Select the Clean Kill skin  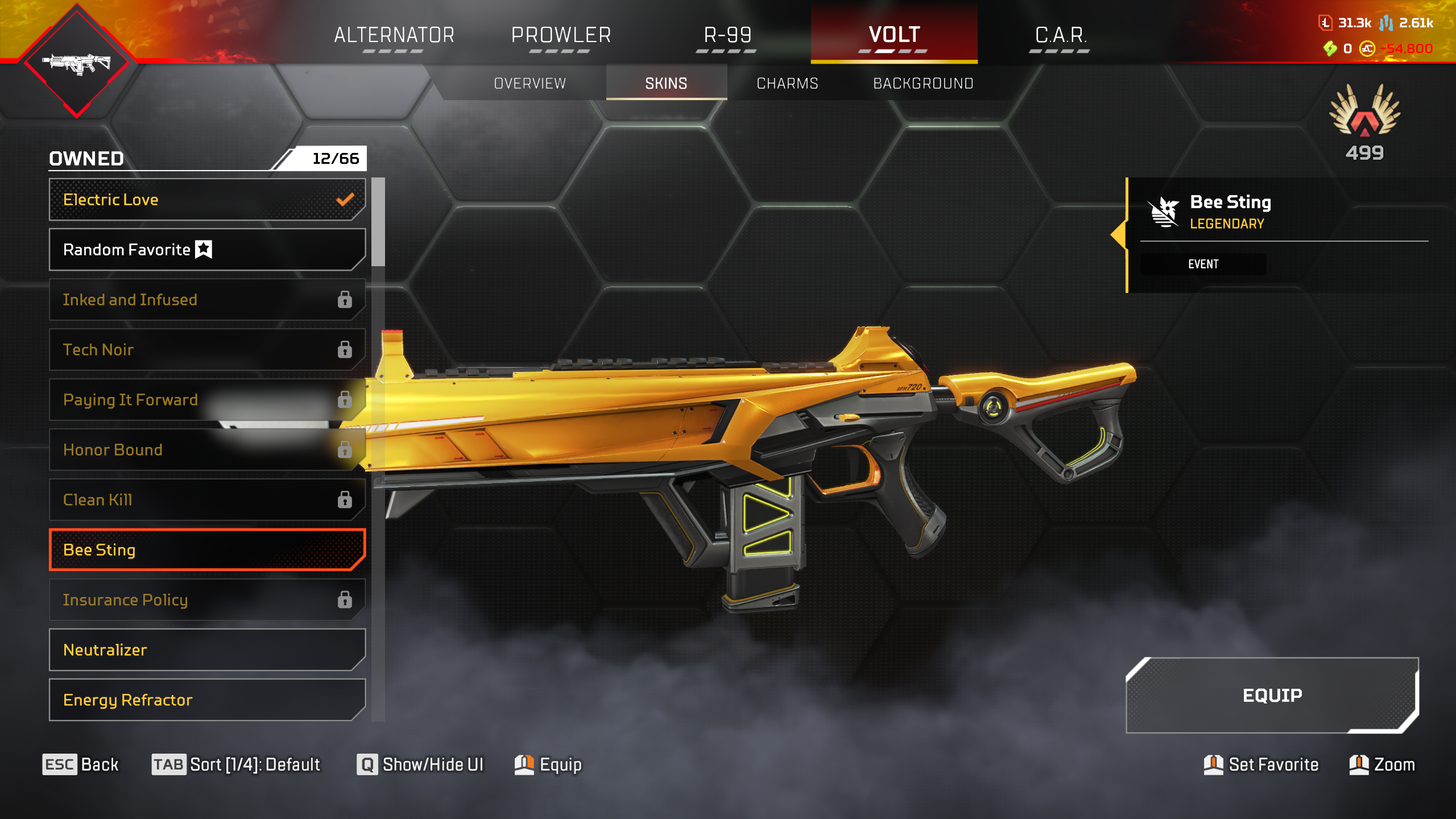click(x=207, y=500)
